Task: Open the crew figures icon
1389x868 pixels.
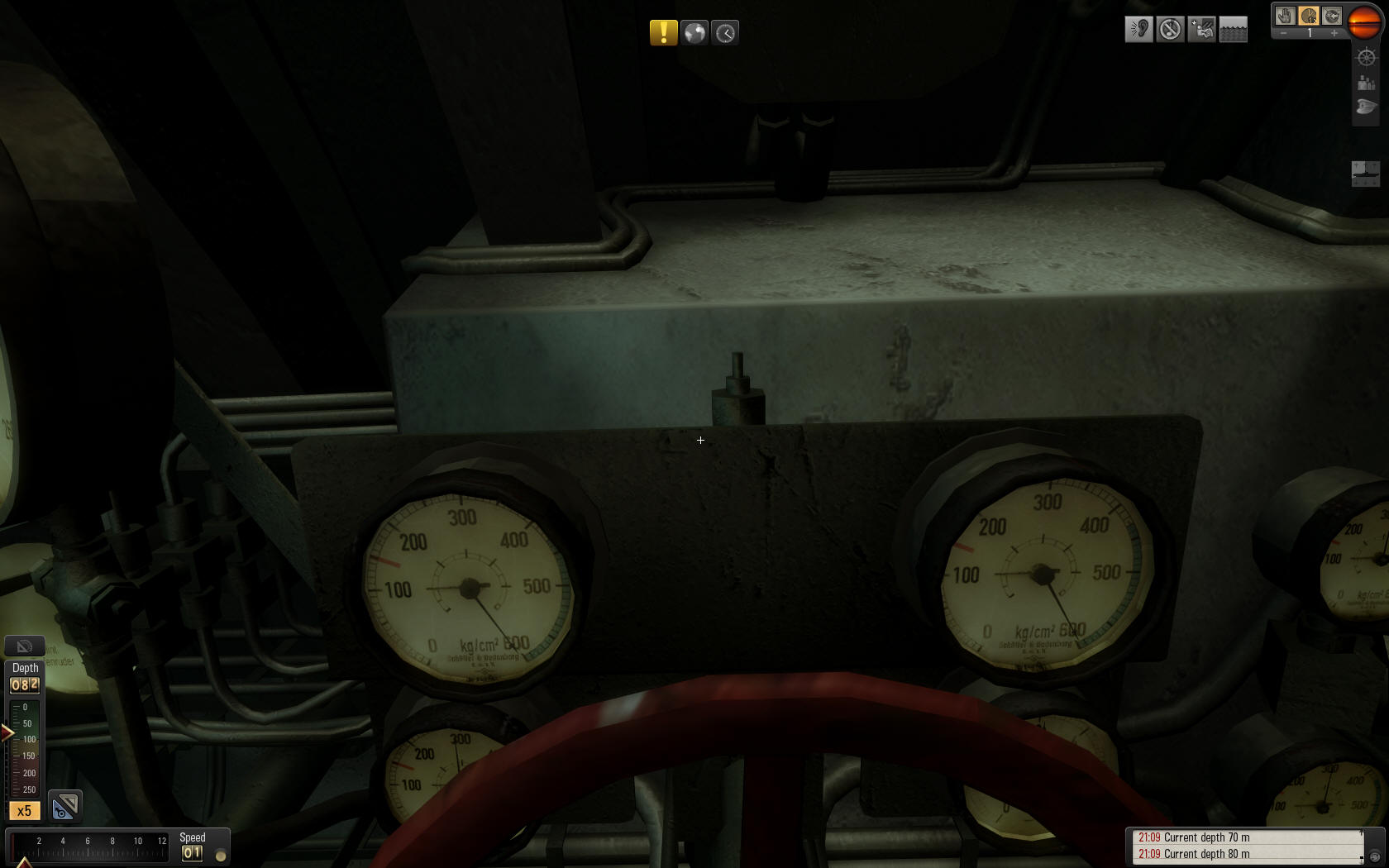Action: (x=1366, y=83)
